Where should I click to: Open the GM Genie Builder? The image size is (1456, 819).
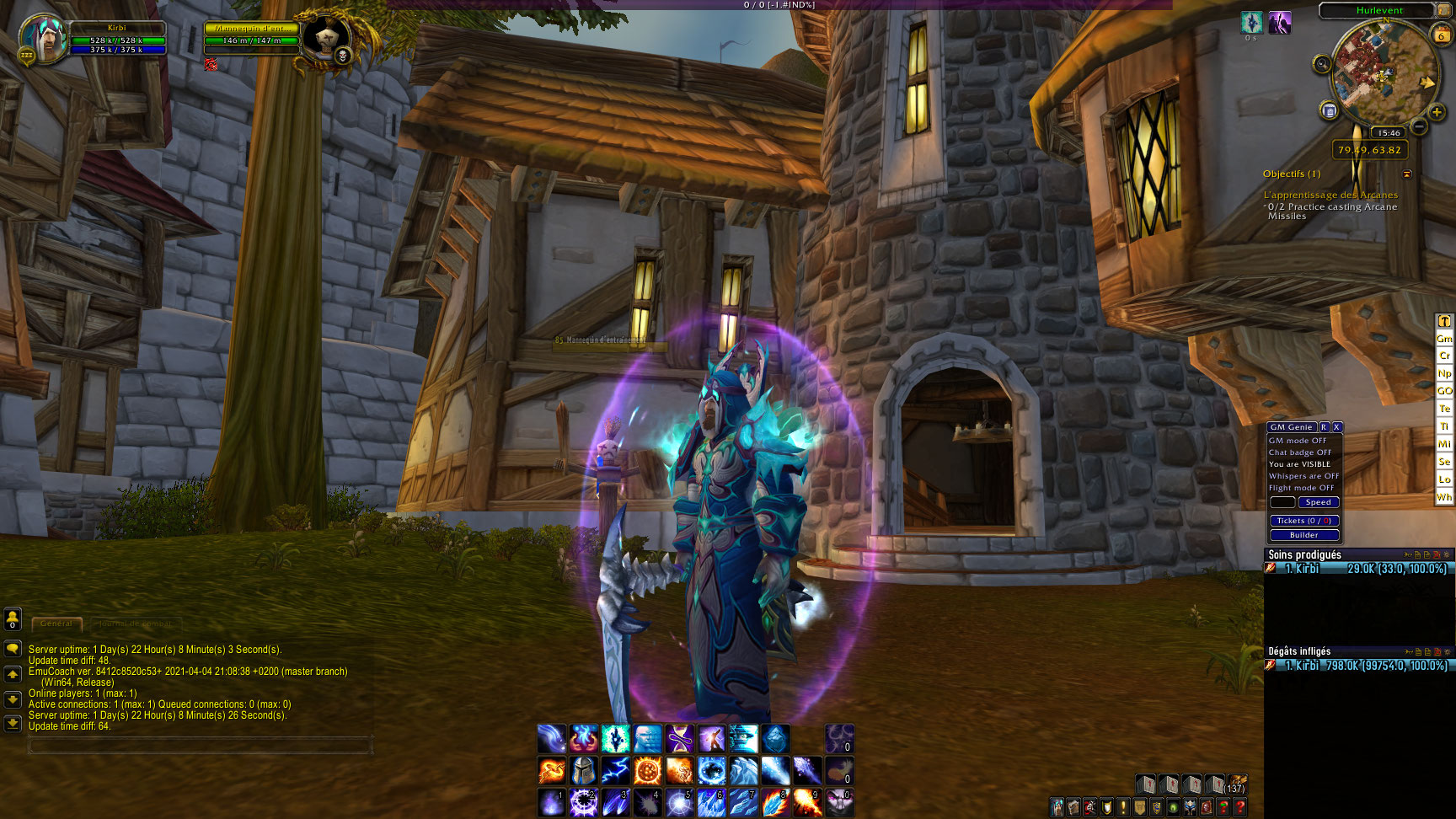click(1303, 535)
